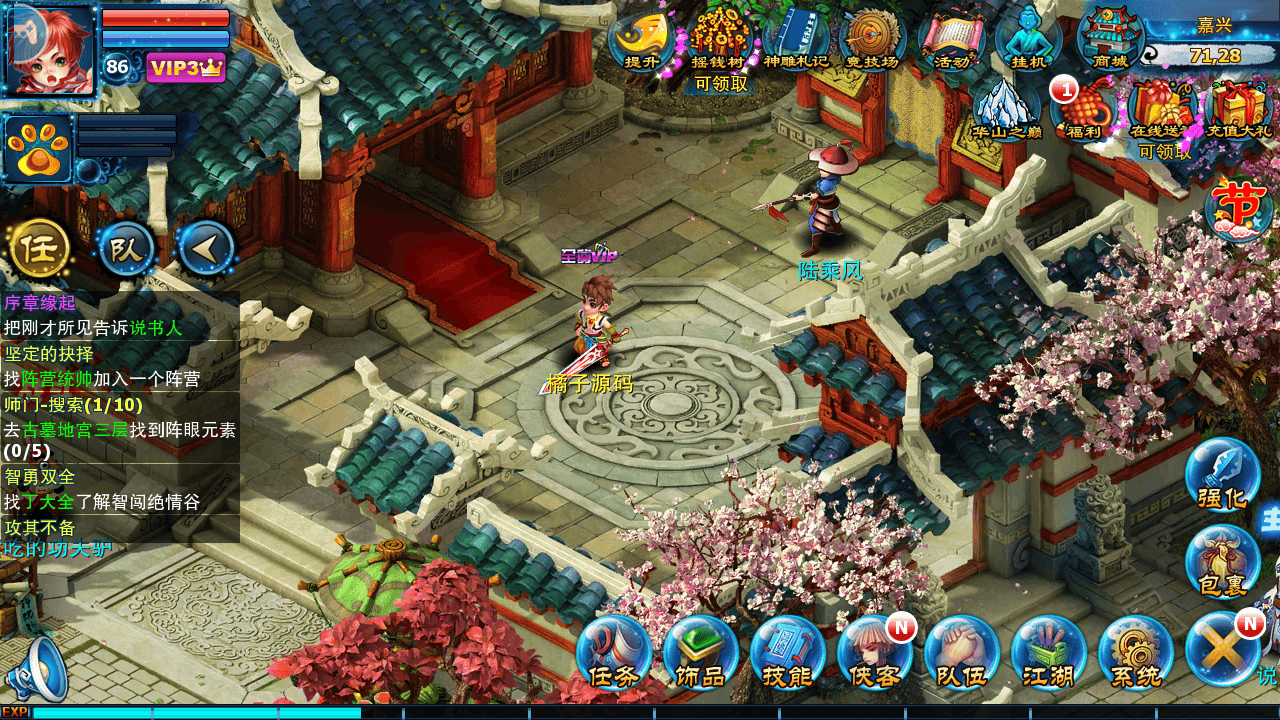1280x720 pixels.
Task: Toggle the blue speaker horn icon
Action: point(42,667)
